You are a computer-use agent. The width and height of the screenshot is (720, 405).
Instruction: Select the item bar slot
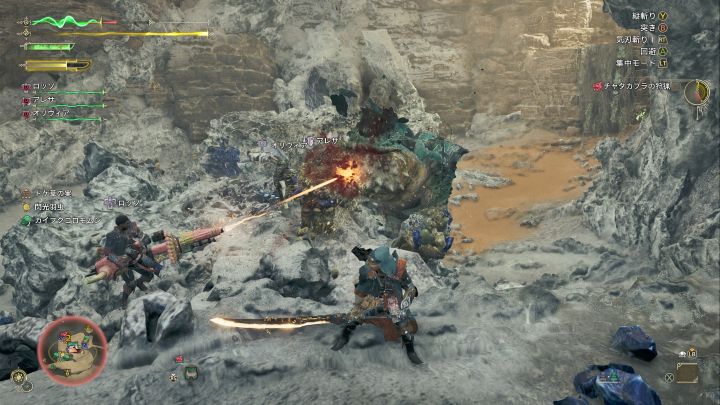(687, 373)
